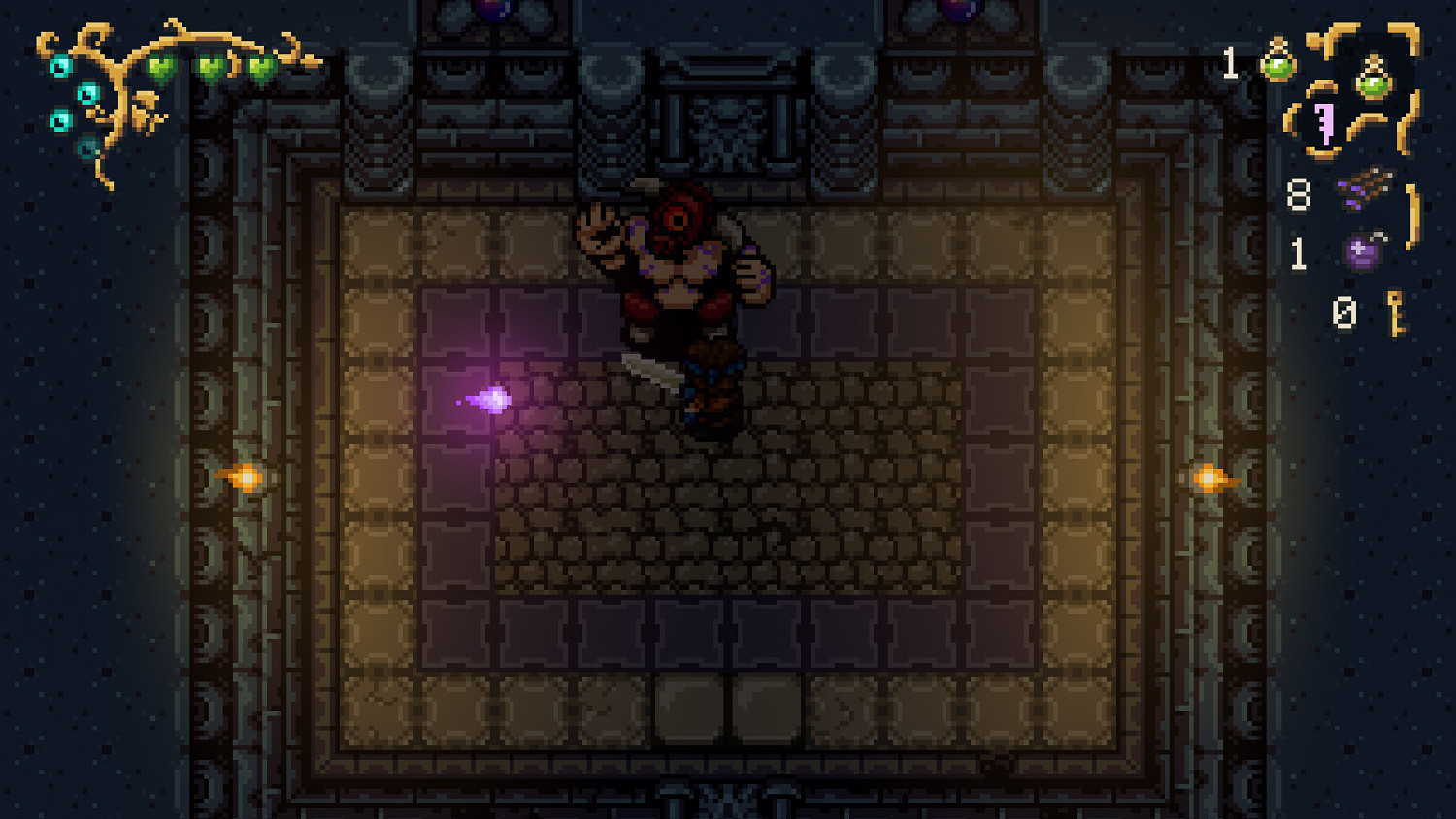Select the pink nanosword icon in the HUD
Viewport: 1456px width, 819px height.
(x=1326, y=121)
